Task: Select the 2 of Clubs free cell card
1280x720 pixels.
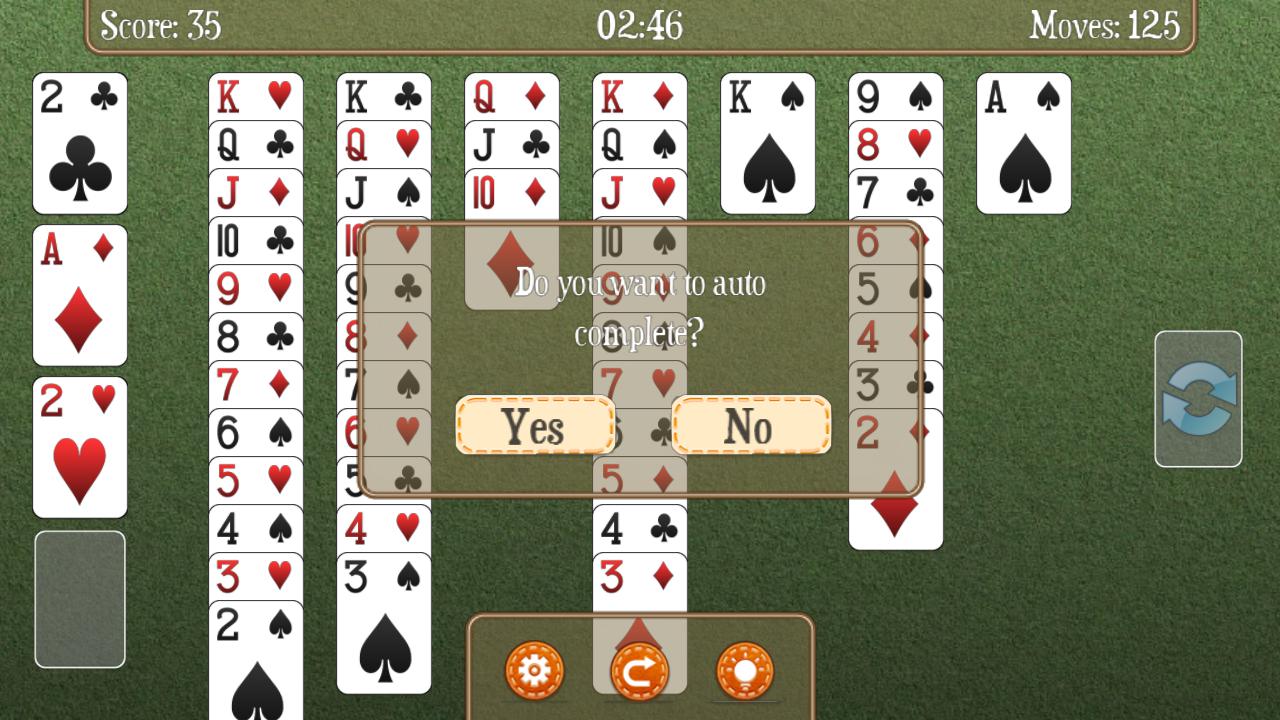Action: tap(79, 145)
